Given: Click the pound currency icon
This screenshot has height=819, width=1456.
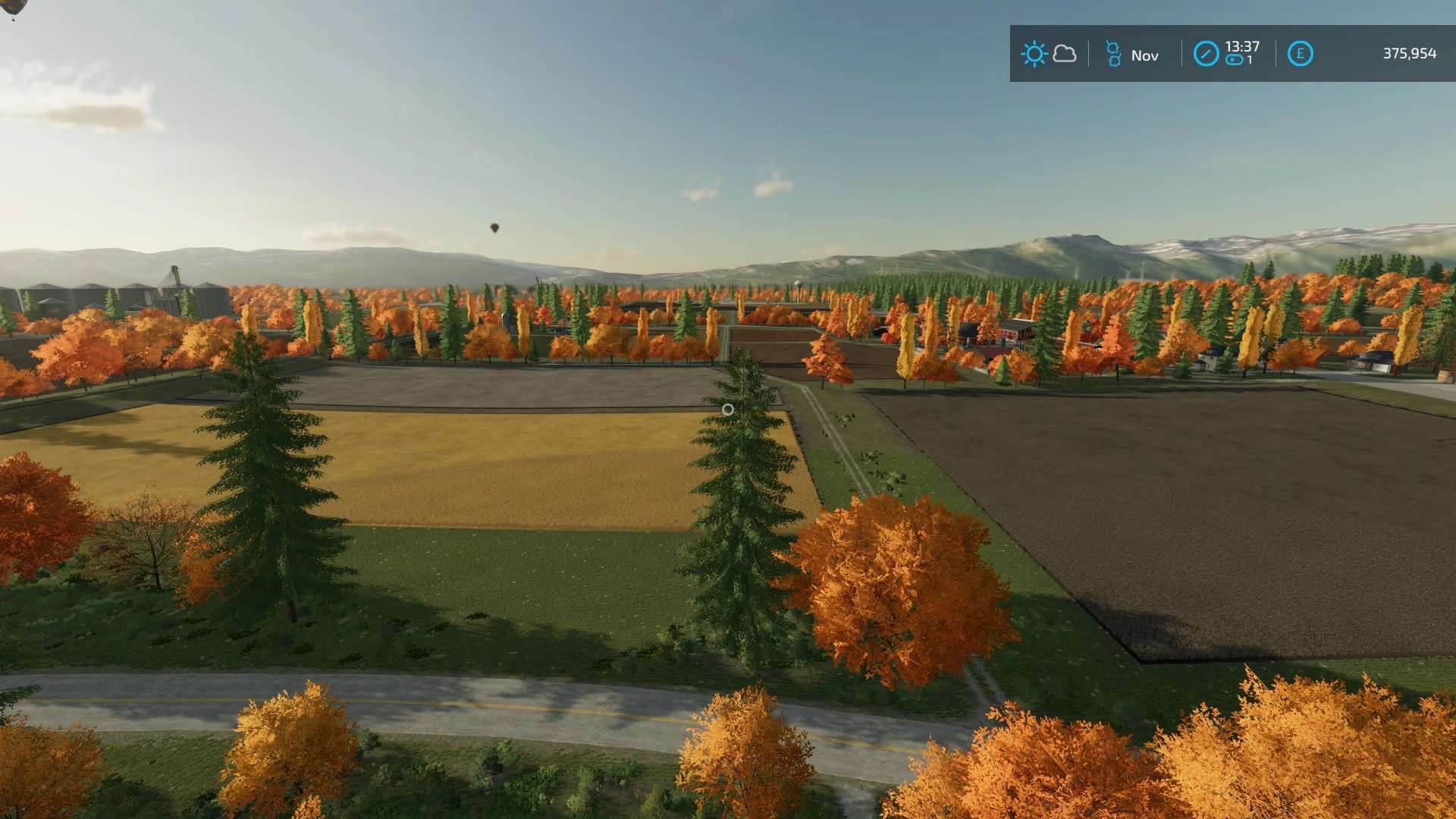Looking at the screenshot, I should click(x=1300, y=54).
